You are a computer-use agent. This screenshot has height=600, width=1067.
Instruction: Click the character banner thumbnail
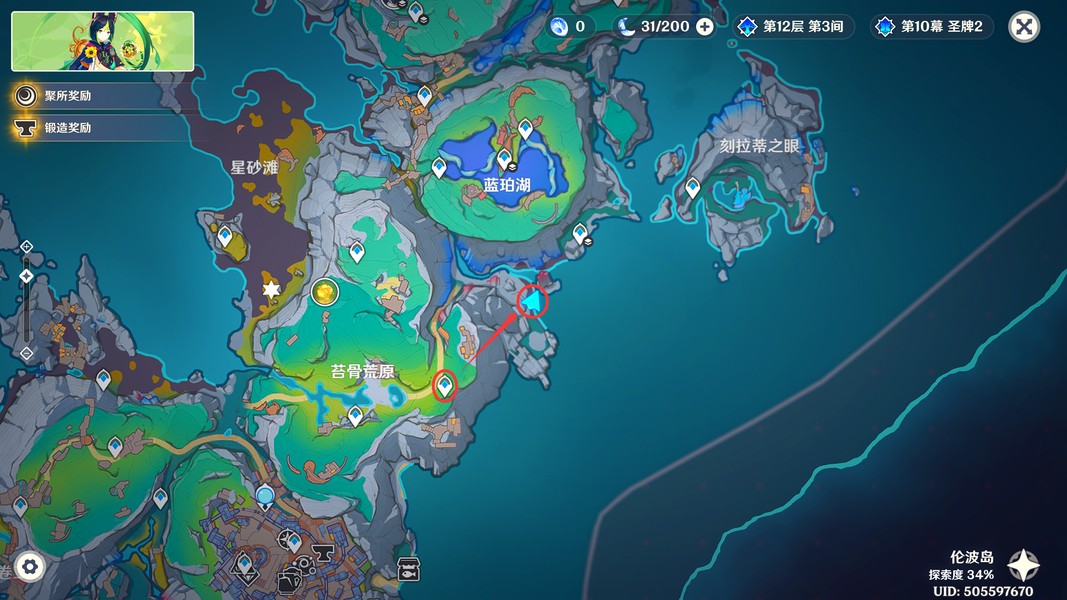coord(103,42)
